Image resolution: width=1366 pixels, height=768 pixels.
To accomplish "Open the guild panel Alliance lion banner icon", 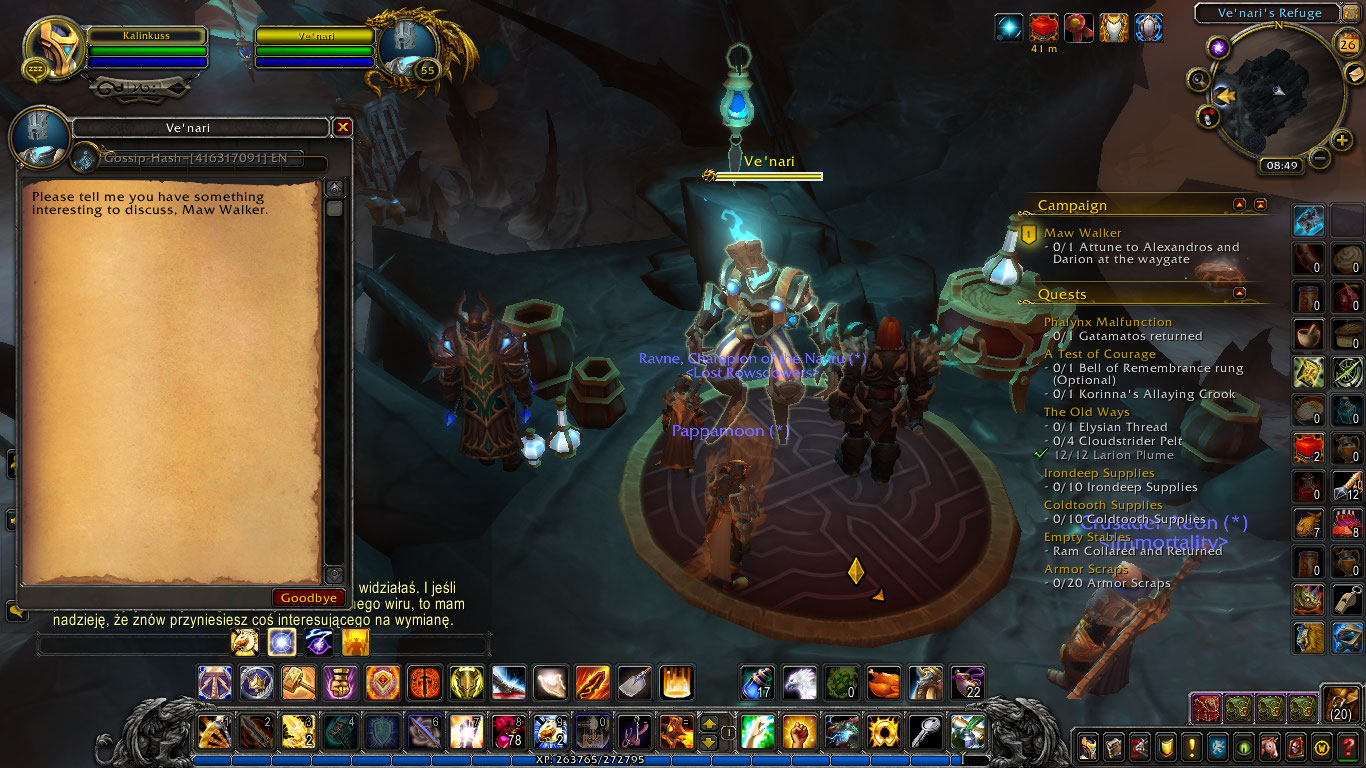I will pyautogui.click(x=1217, y=747).
